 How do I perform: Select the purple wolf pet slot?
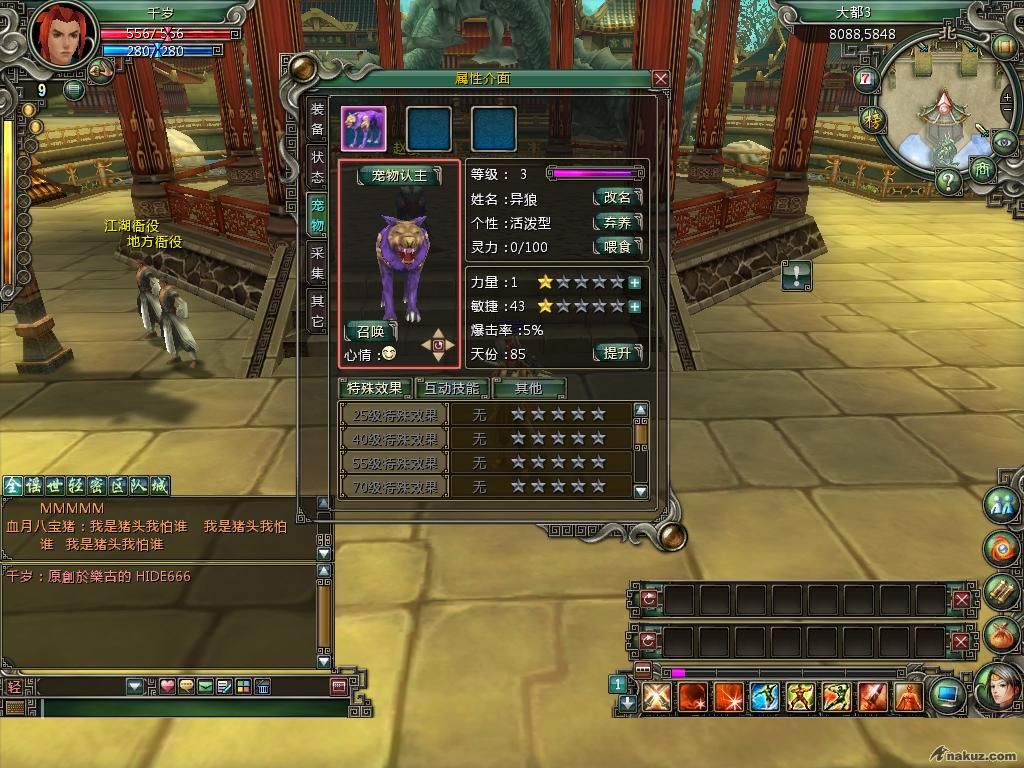(x=364, y=129)
